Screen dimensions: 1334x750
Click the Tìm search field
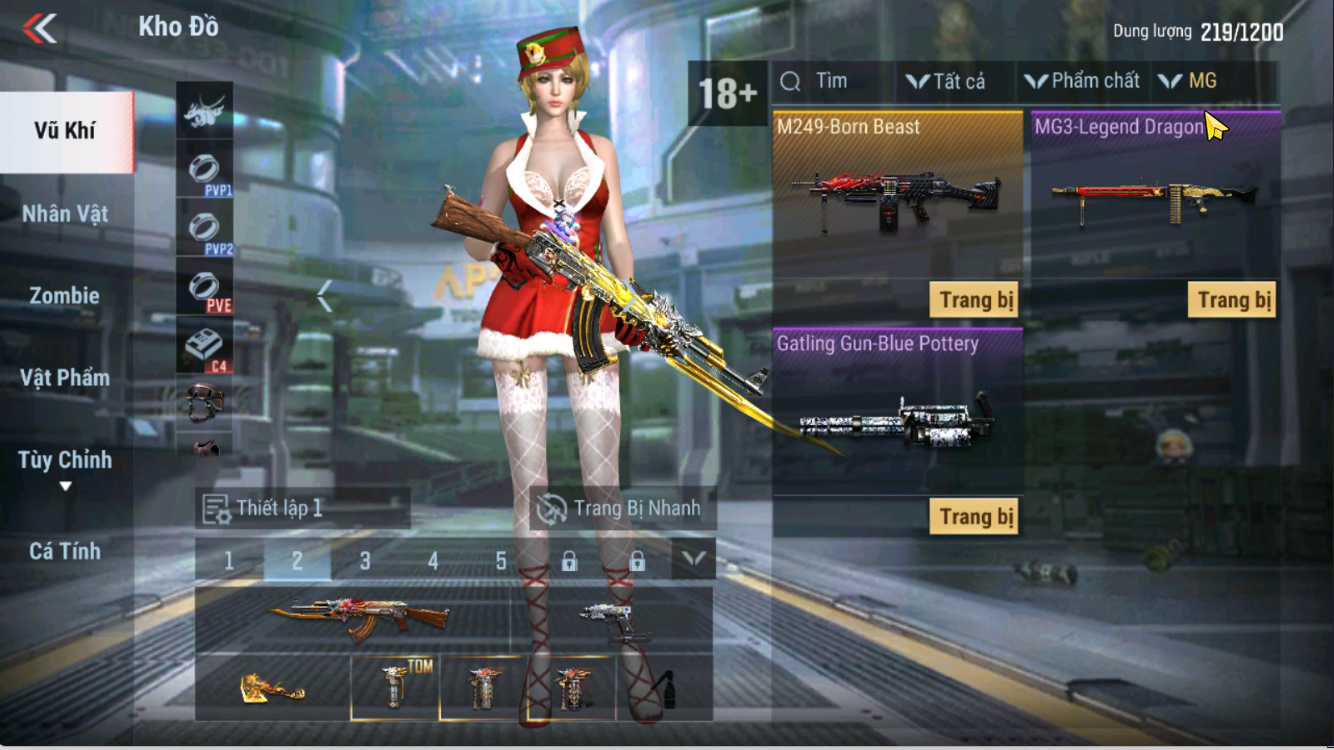click(x=830, y=82)
